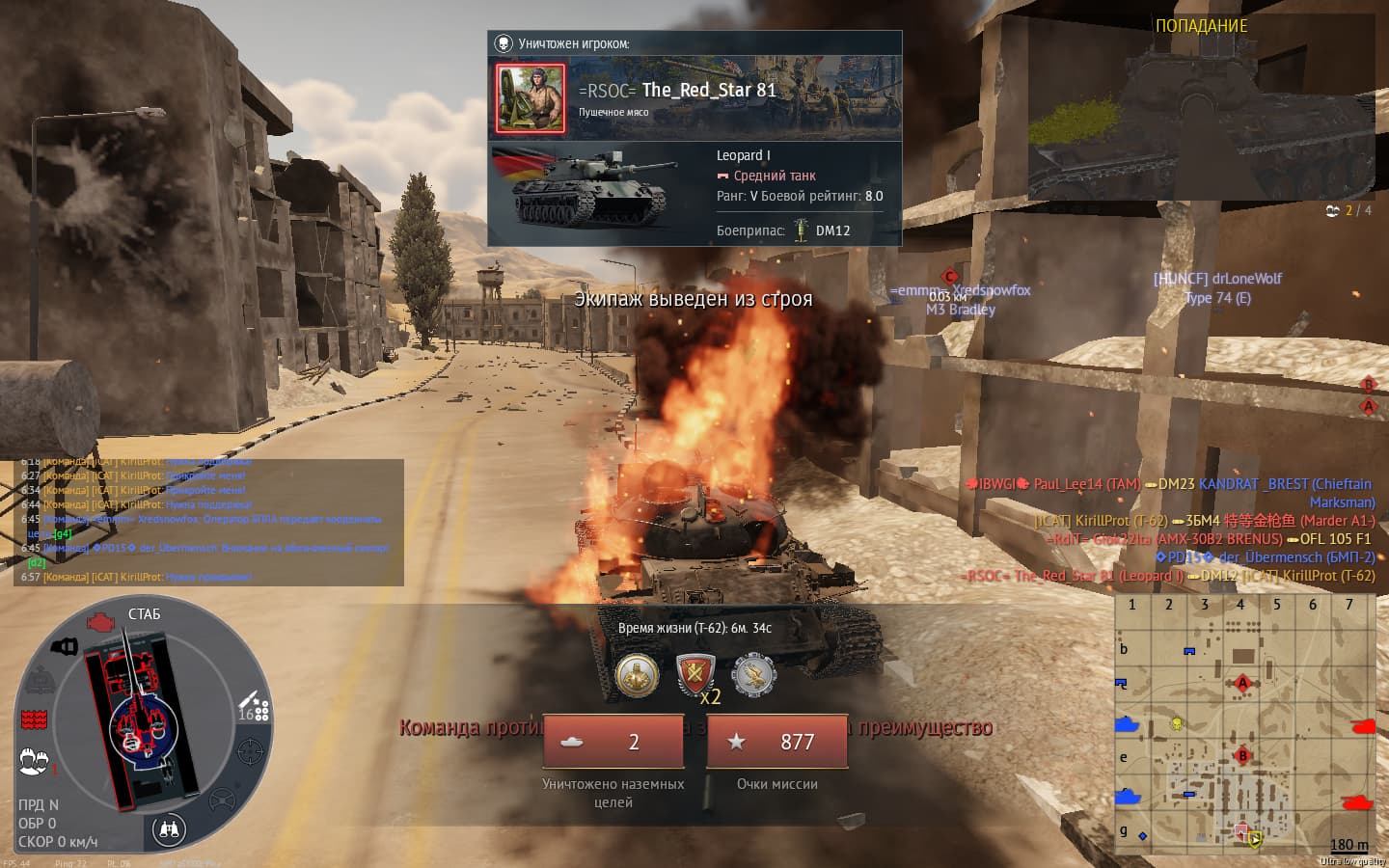The width and height of the screenshot is (1389, 868).
Task: Click the gold soldier award medal
Action: 638,676
